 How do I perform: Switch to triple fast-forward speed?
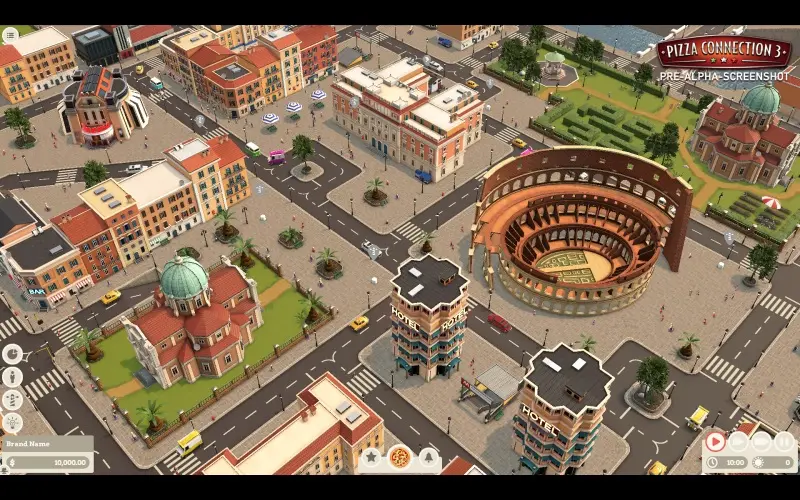[x=762, y=441]
